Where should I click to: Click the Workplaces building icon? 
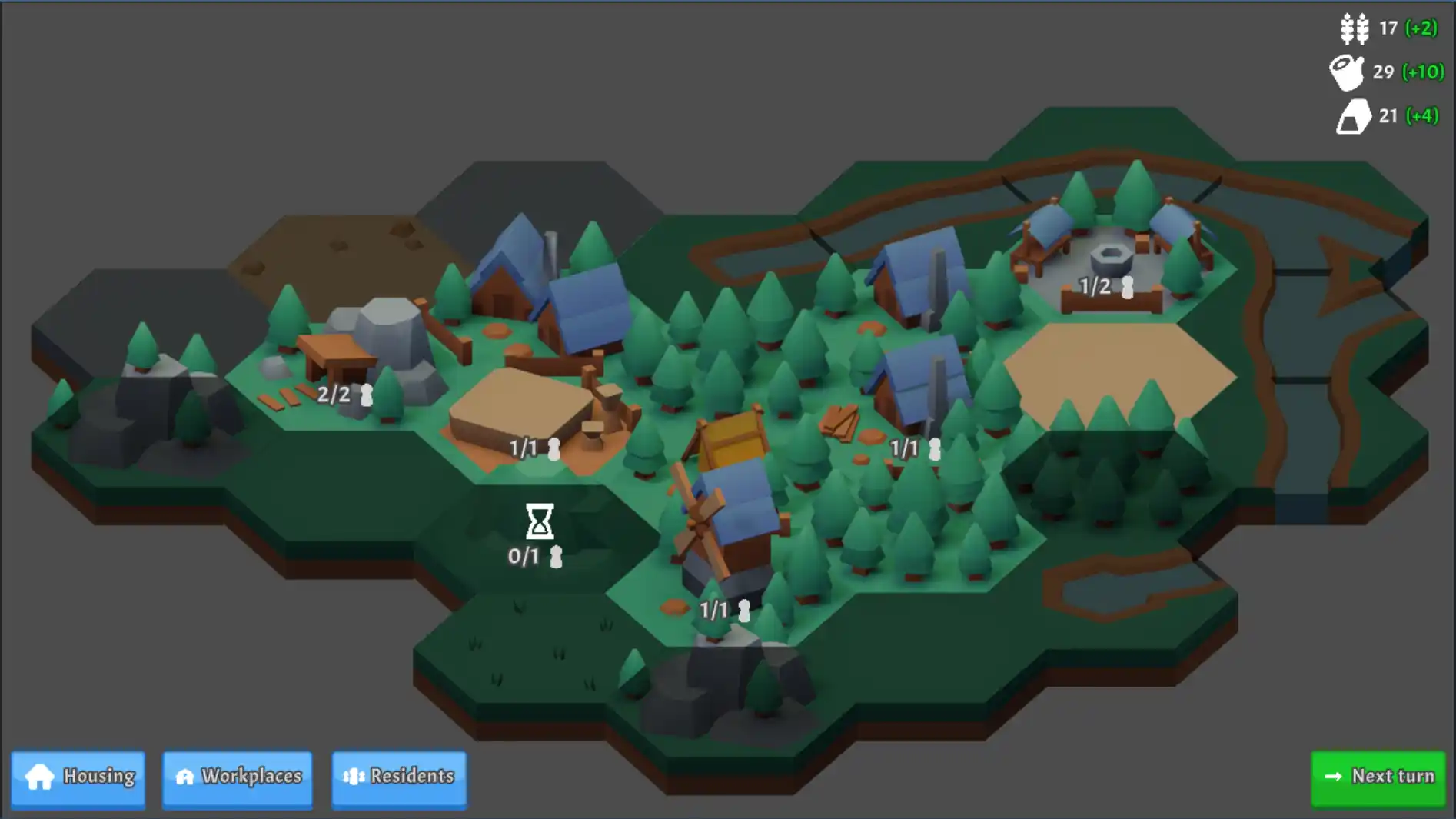click(184, 777)
